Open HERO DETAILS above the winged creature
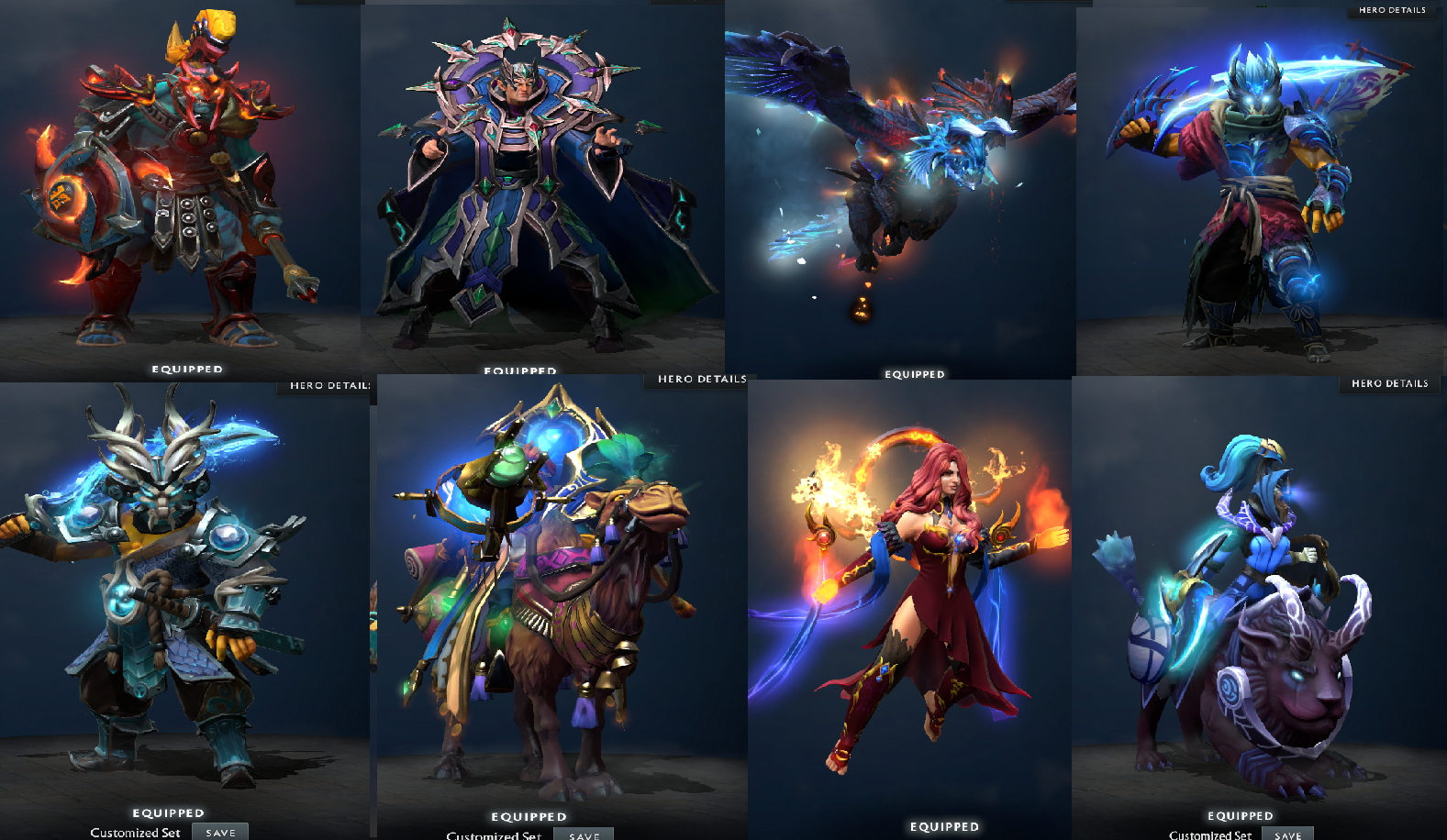Image resolution: width=1447 pixels, height=840 pixels. (x=701, y=378)
